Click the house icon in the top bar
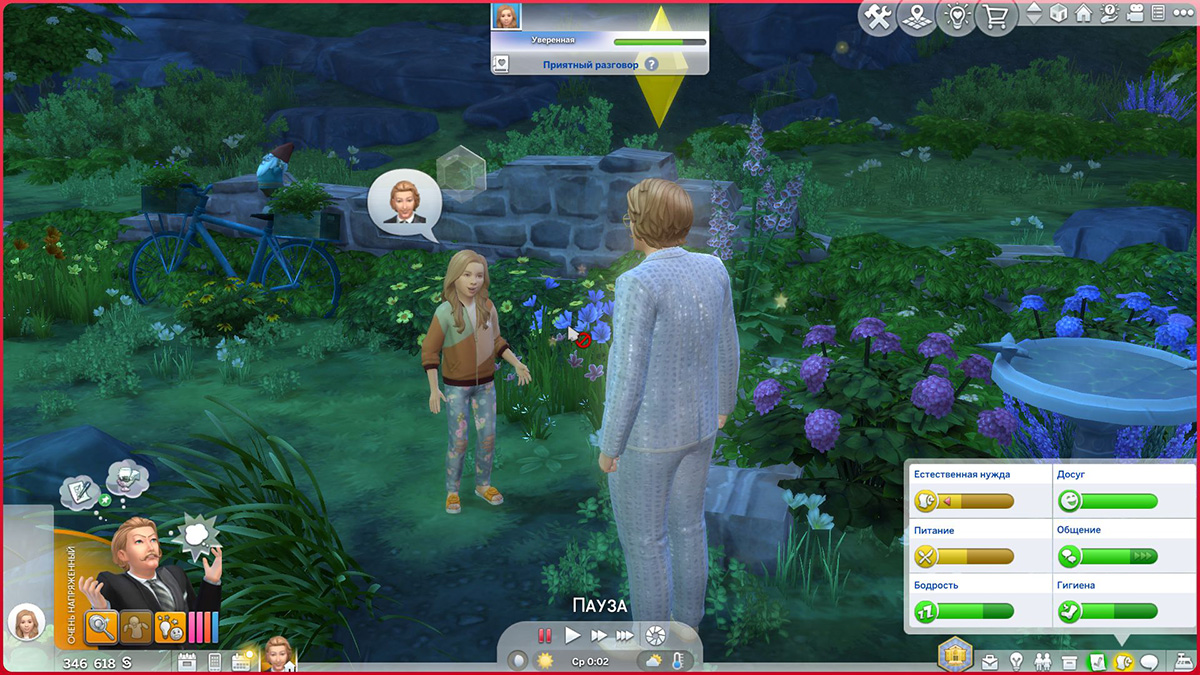 tap(1083, 15)
